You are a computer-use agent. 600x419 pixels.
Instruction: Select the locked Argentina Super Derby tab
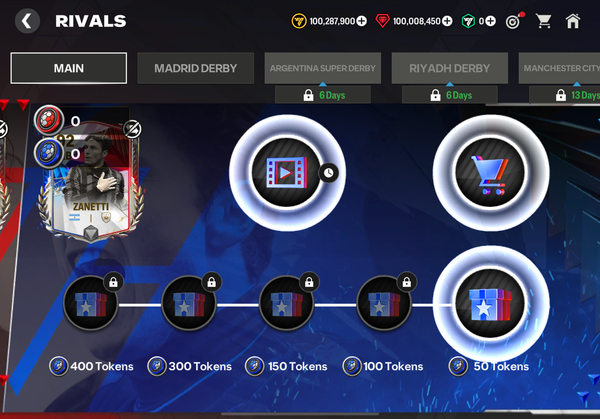(322, 68)
